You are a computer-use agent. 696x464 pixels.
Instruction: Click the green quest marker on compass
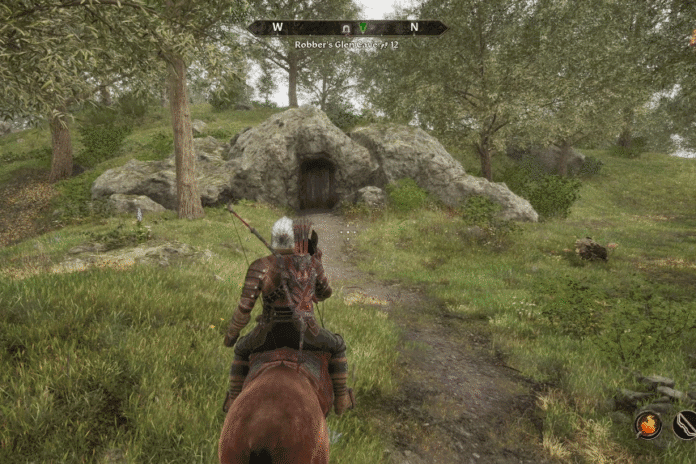(x=362, y=28)
